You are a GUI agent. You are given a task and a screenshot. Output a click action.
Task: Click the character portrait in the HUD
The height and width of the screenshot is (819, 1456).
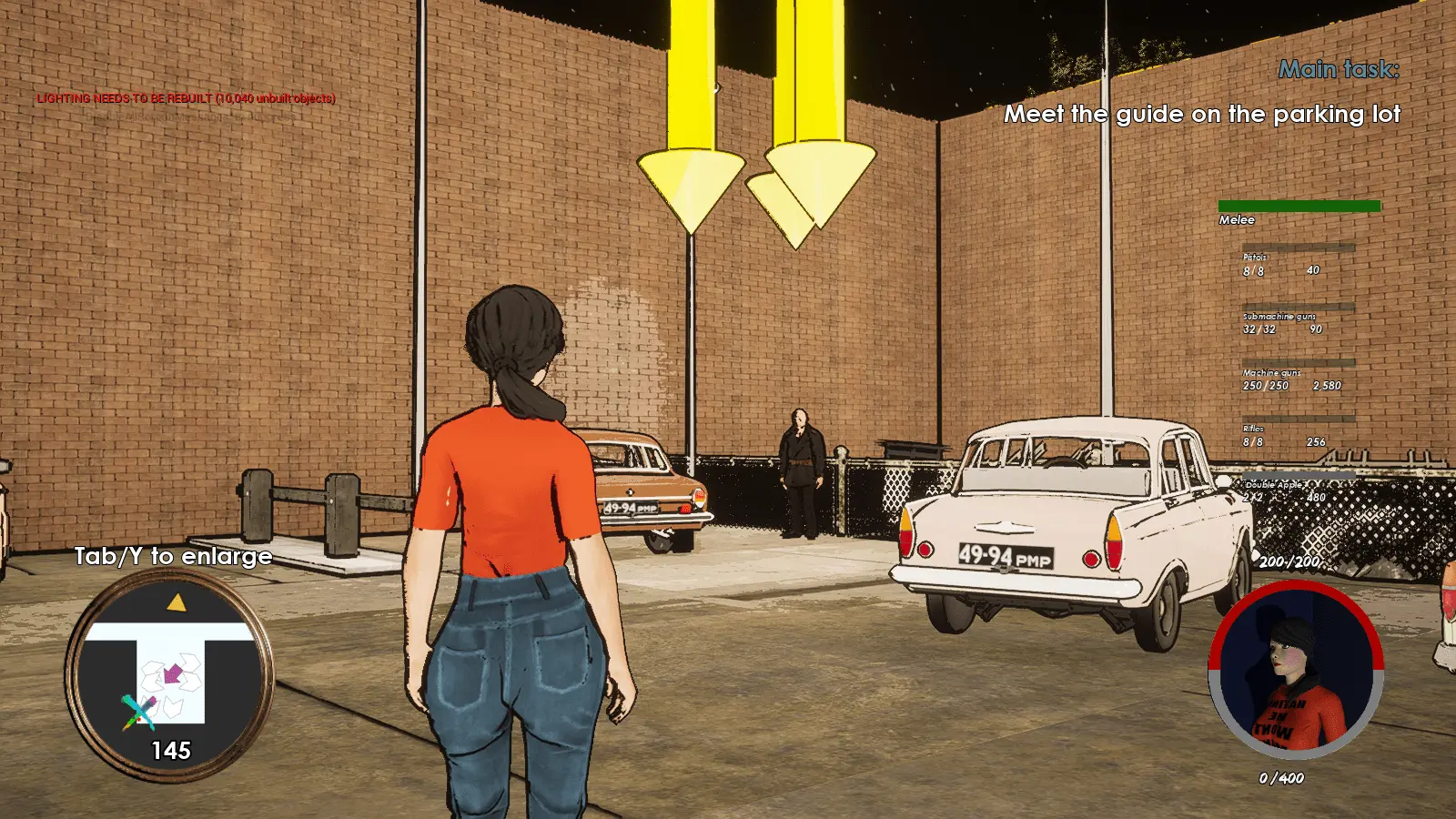pos(1296,672)
